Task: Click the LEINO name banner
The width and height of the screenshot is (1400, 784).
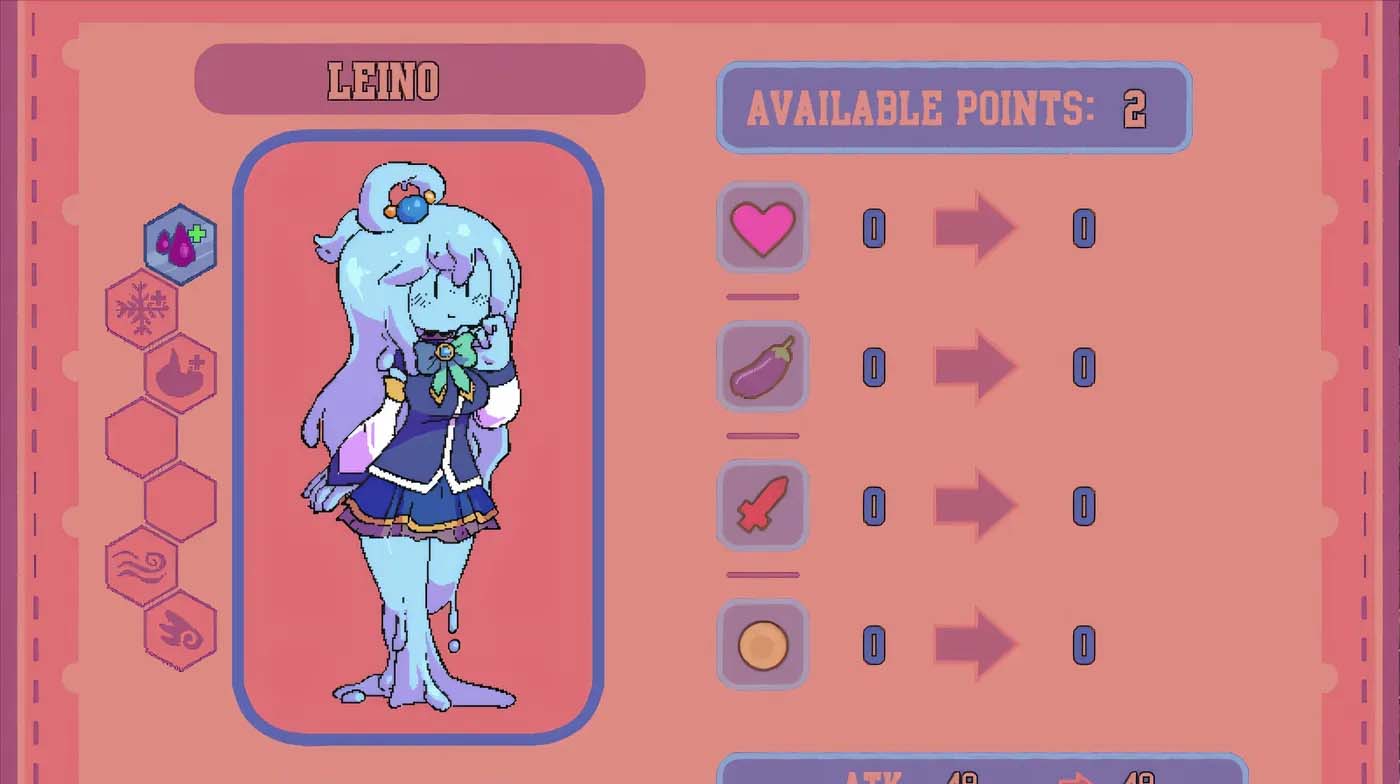Action: pos(420,80)
